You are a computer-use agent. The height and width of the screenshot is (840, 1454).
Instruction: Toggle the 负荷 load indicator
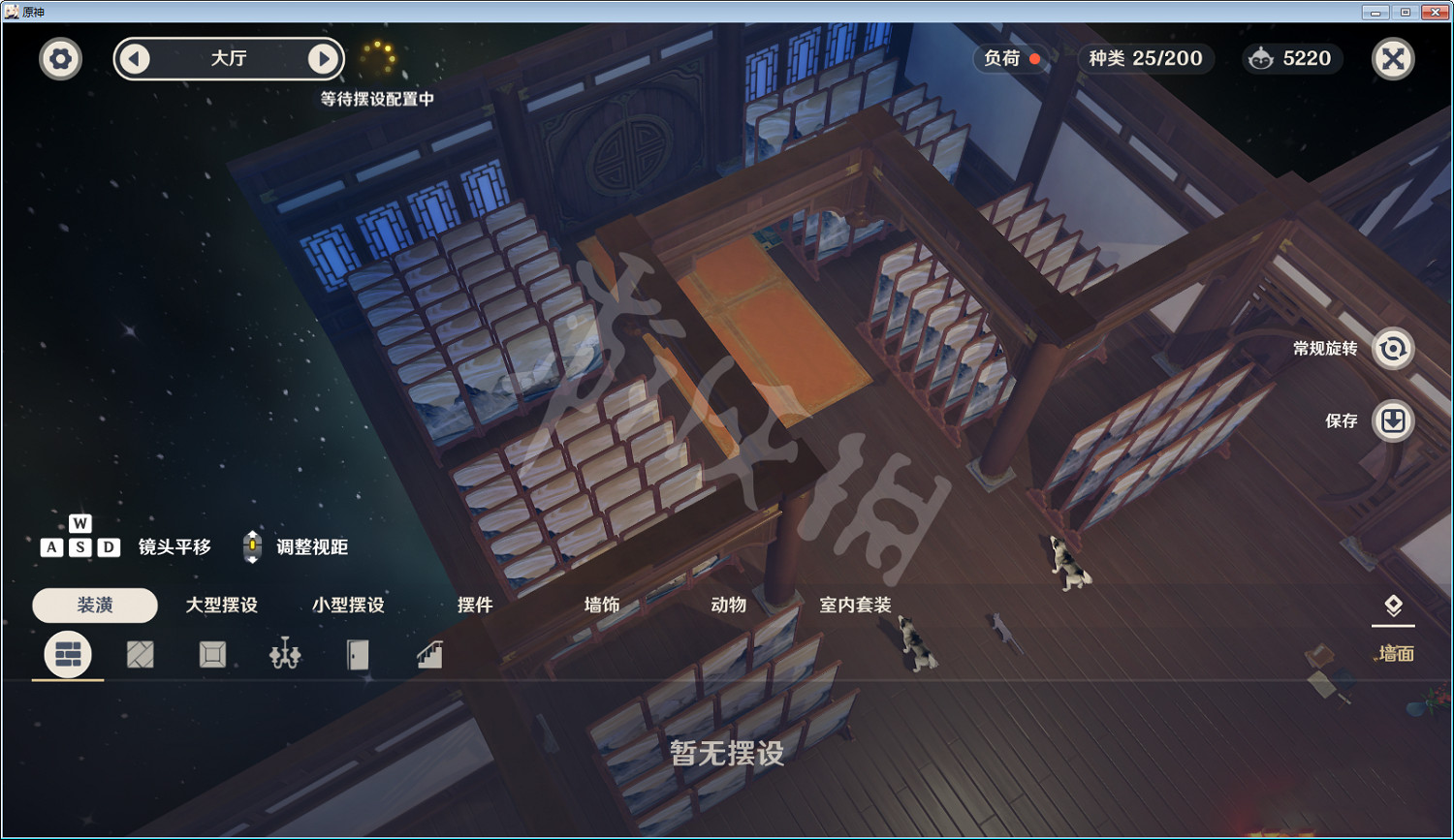[1009, 58]
